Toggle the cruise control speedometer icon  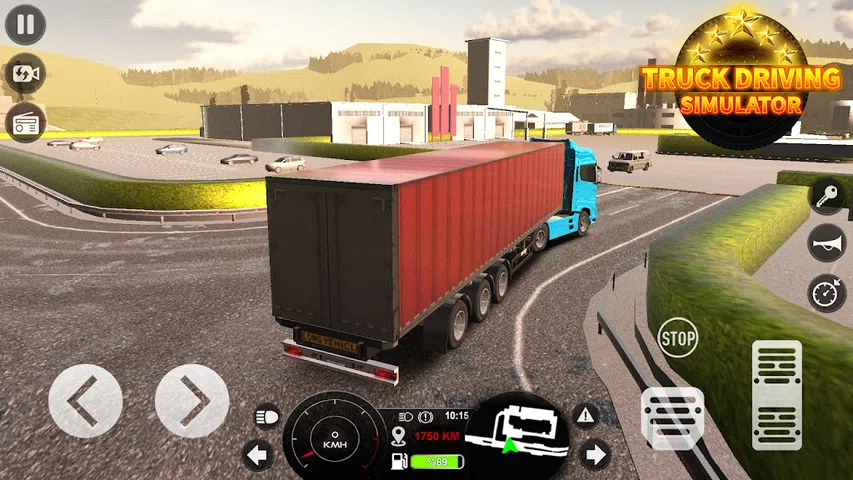click(827, 293)
